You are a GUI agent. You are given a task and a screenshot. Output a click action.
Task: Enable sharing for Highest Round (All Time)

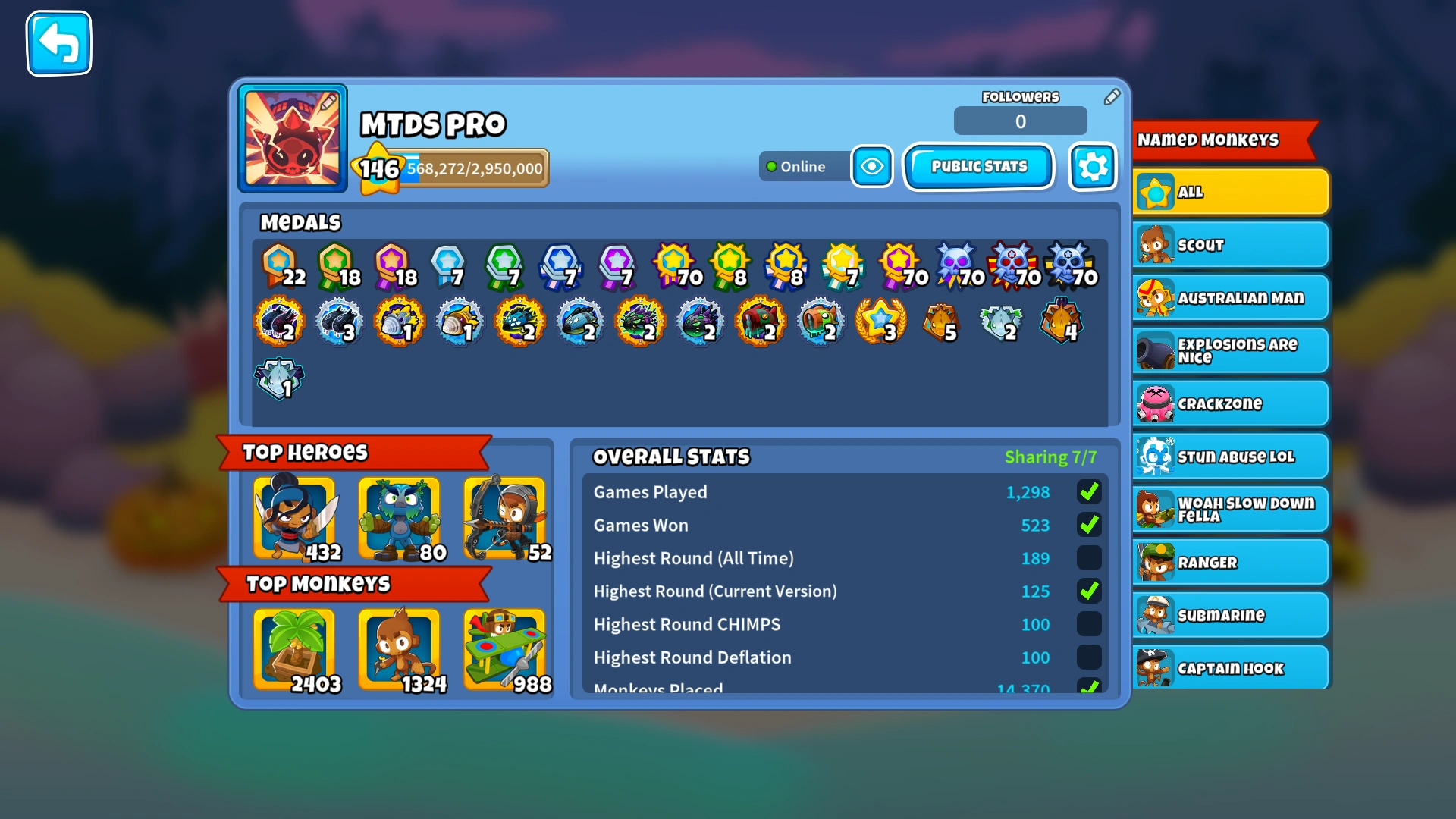(1089, 558)
